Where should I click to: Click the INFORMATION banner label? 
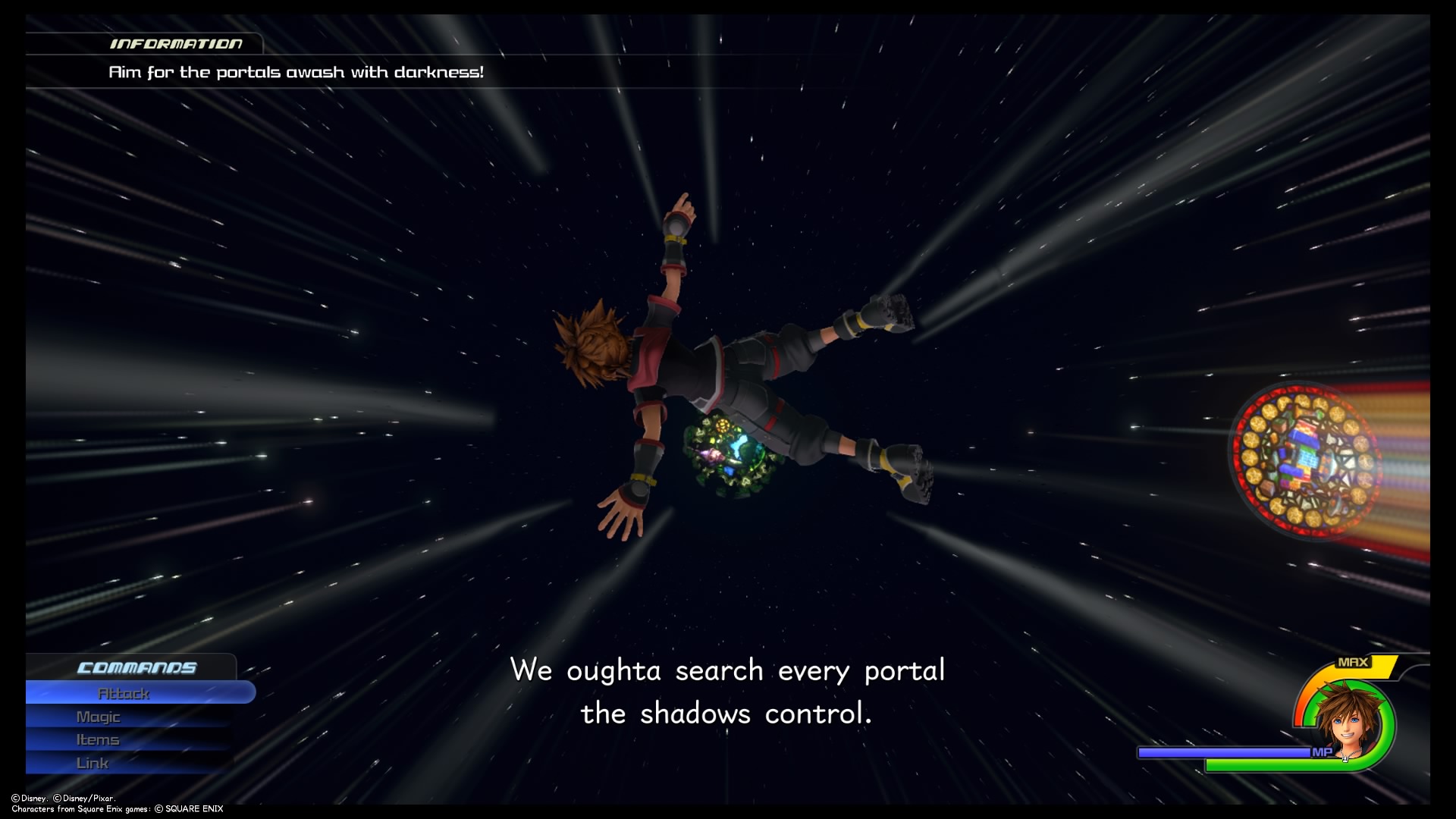[x=176, y=43]
